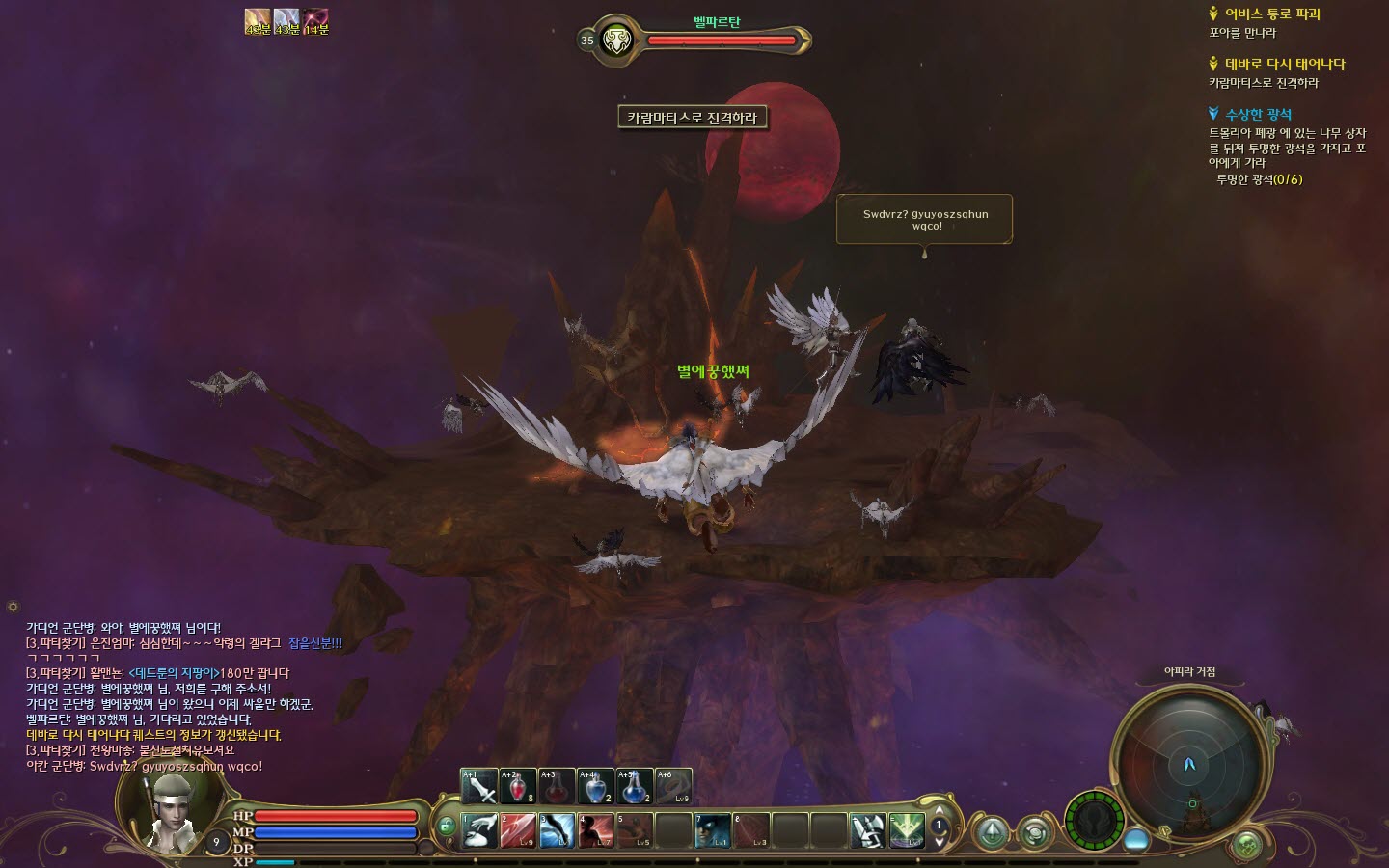Activate the red slash skill in slot 2
The image size is (1389, 868).
(x=518, y=830)
